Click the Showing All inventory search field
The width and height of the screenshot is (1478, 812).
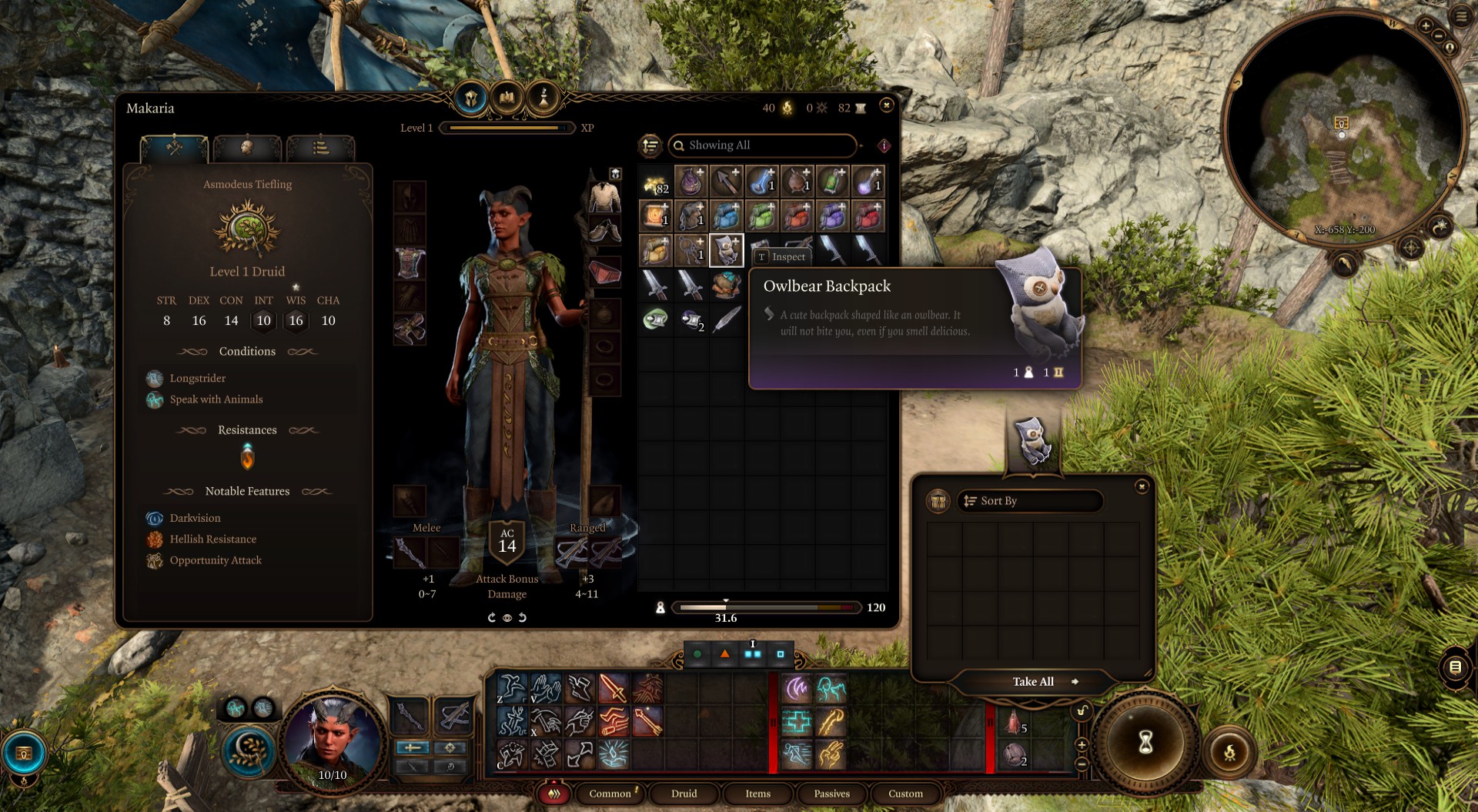point(762,145)
